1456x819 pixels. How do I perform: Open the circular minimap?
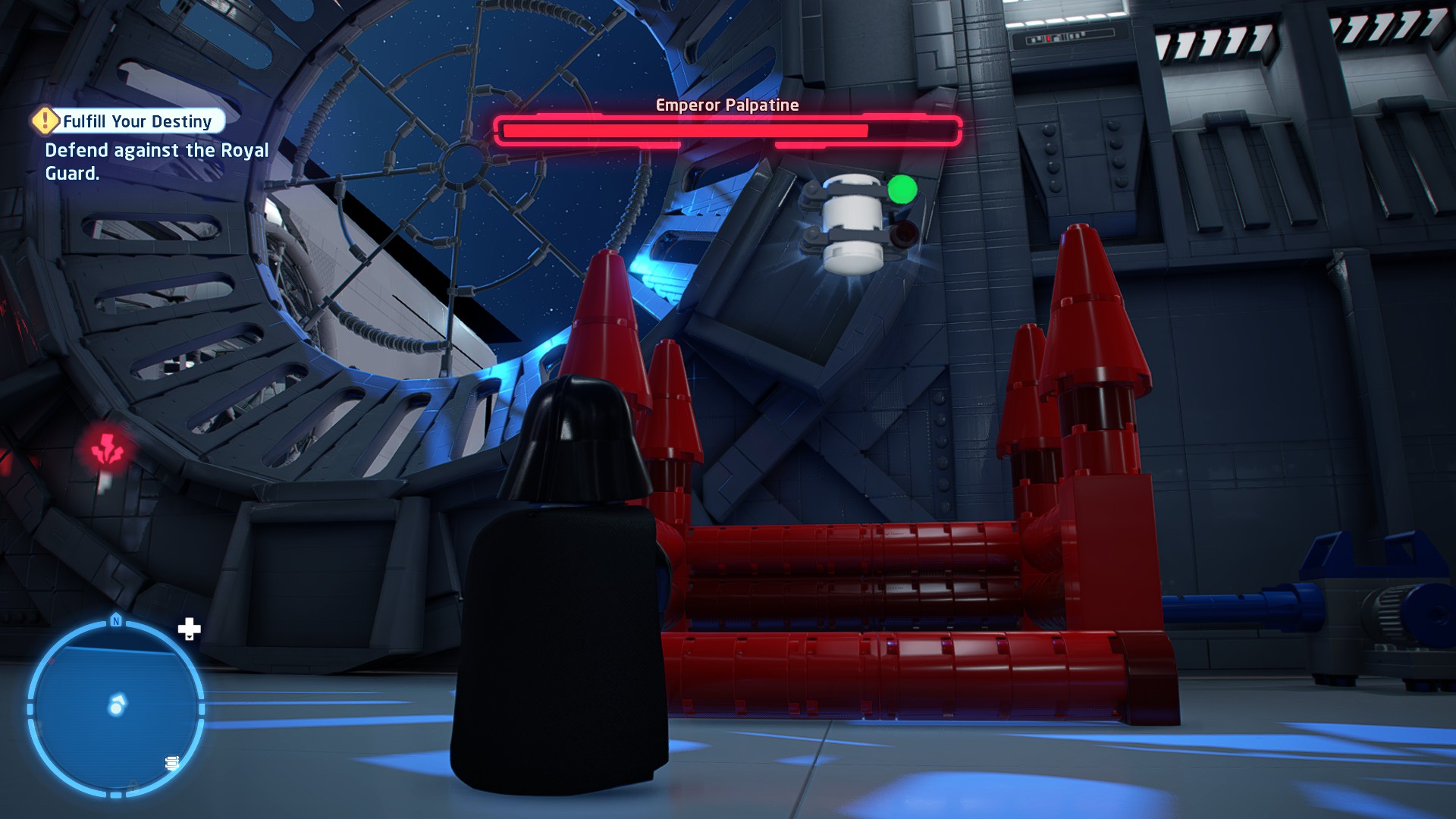click(115, 708)
